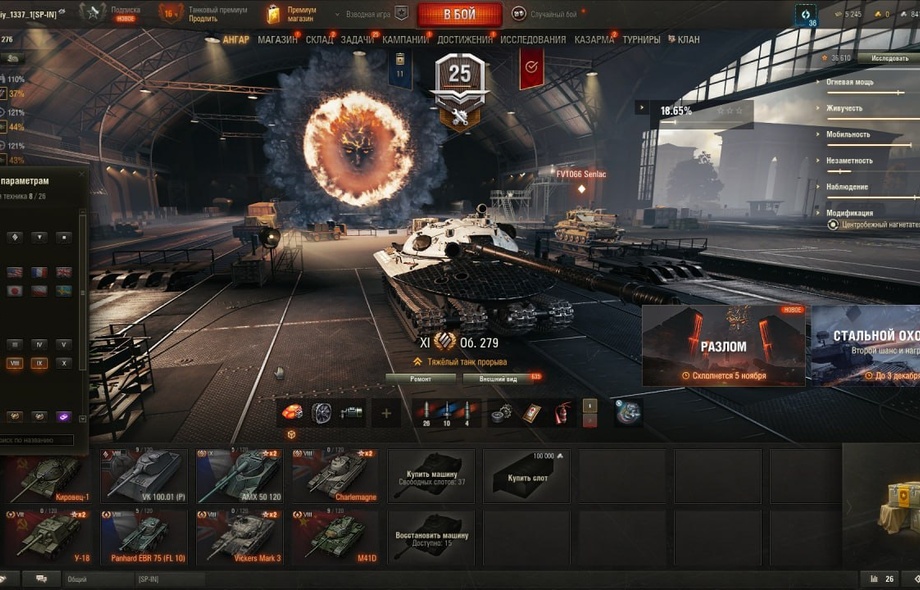The width and height of the screenshot is (920, 590).
Task: Open the МАГАЗИН tab
Action: [x=277, y=40]
